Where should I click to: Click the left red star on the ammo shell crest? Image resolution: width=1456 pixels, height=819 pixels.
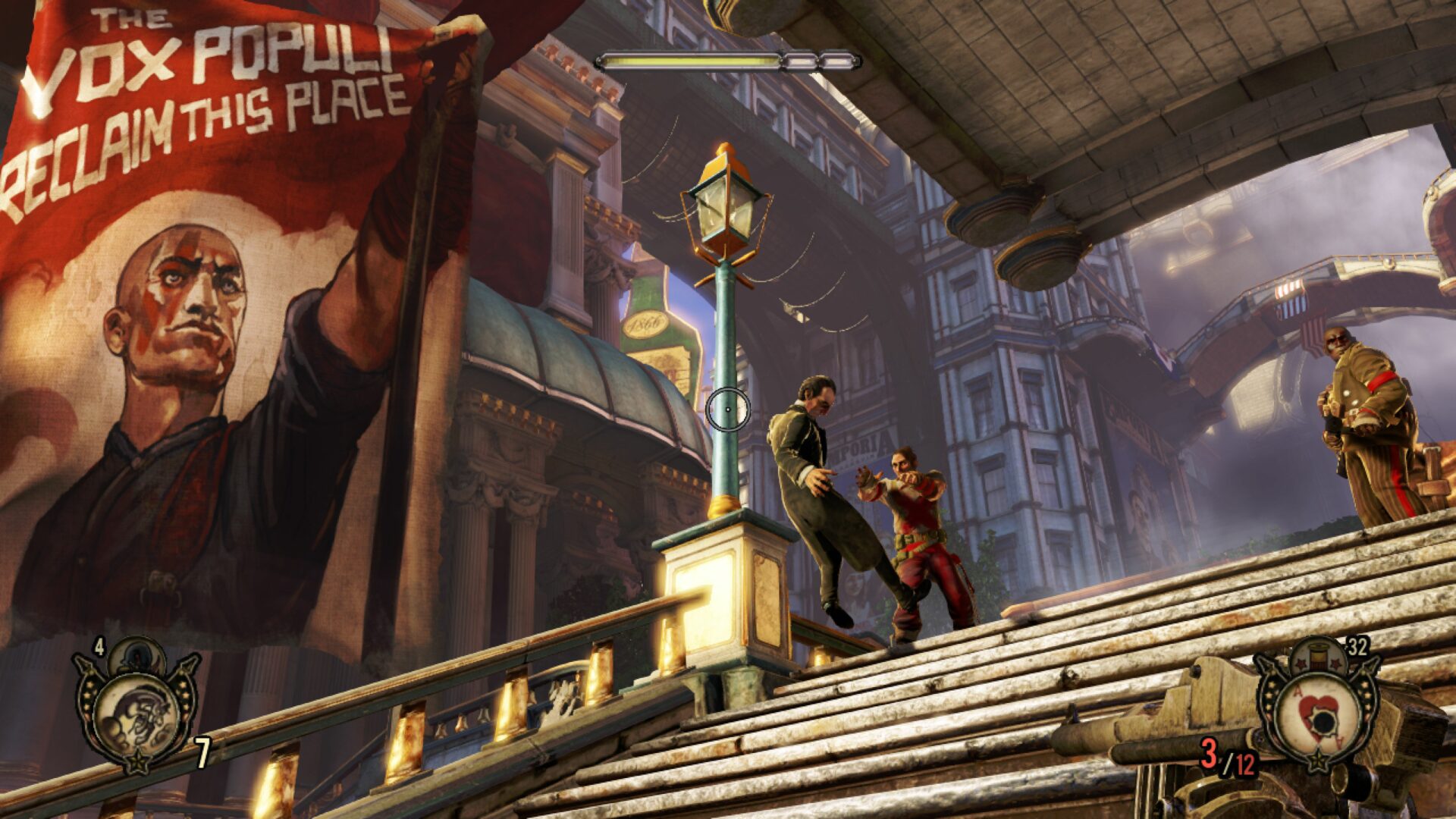(x=1301, y=664)
